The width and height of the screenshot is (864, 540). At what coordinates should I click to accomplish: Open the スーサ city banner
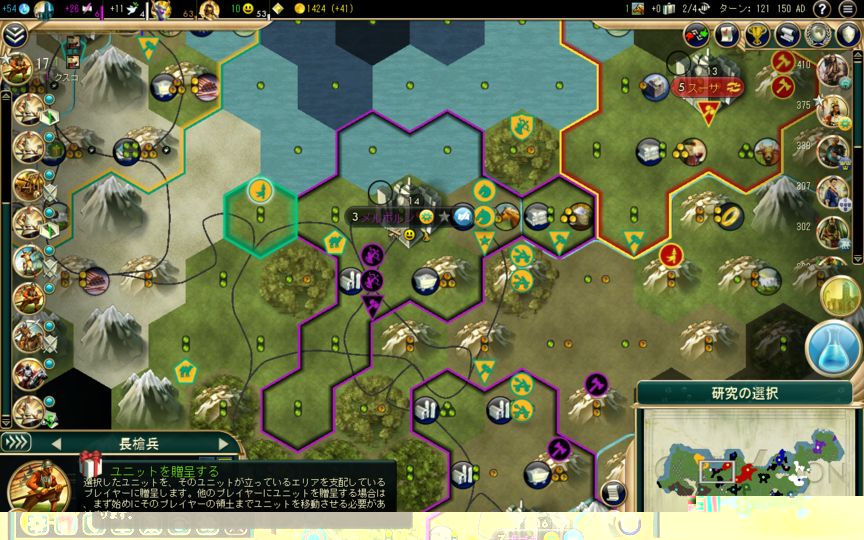tap(707, 87)
